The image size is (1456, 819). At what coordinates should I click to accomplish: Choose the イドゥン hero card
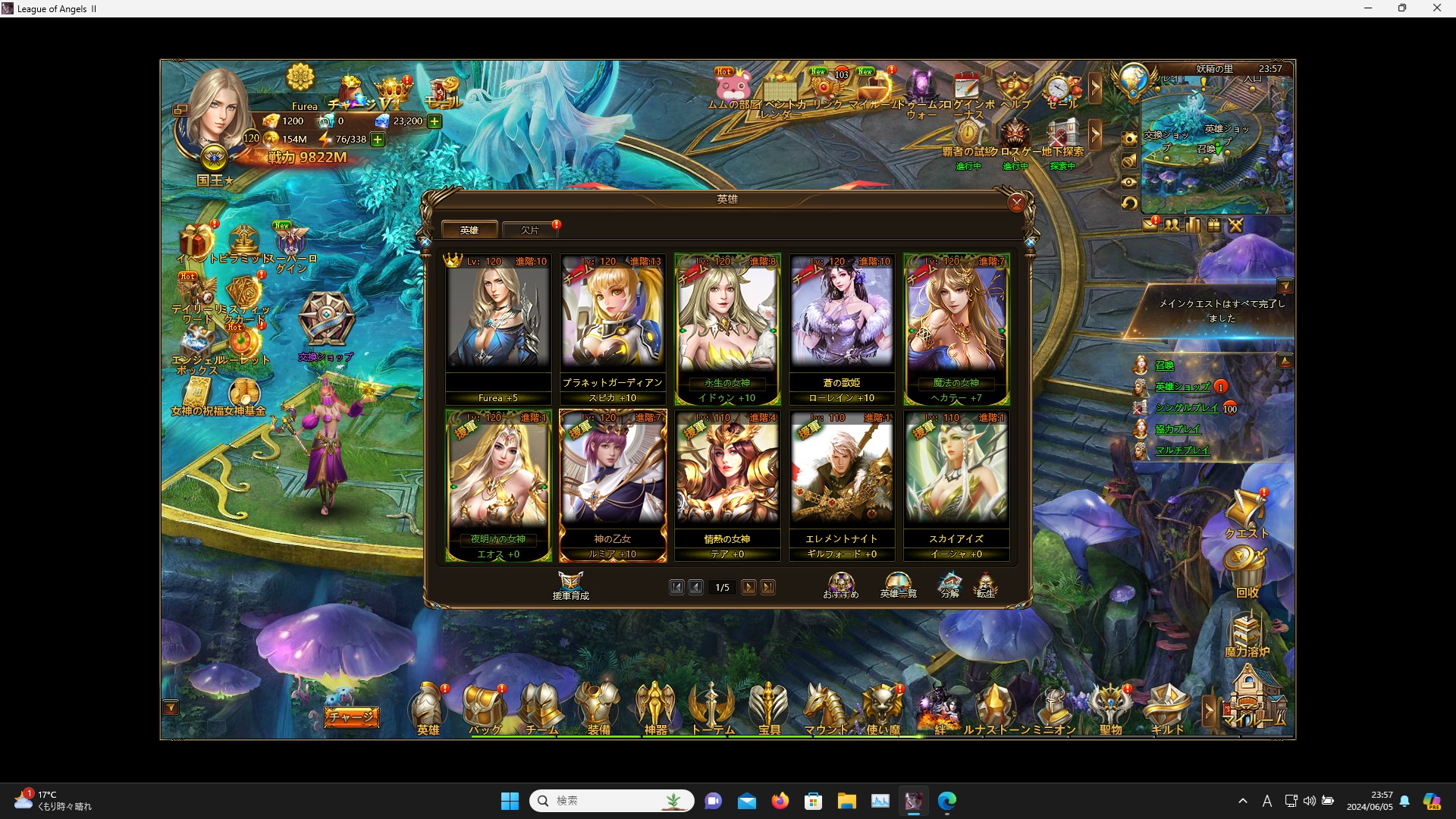(727, 328)
